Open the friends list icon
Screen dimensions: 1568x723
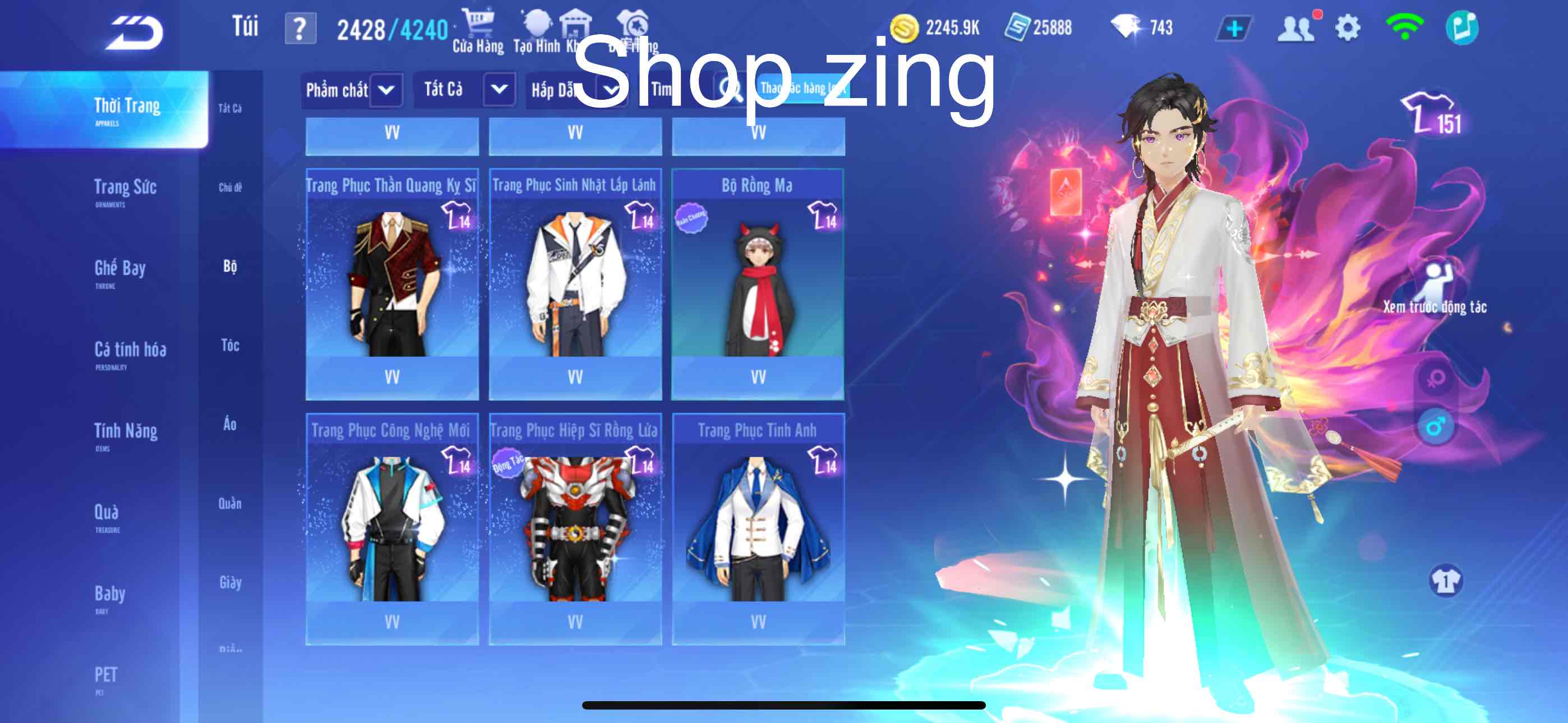click(x=1295, y=27)
